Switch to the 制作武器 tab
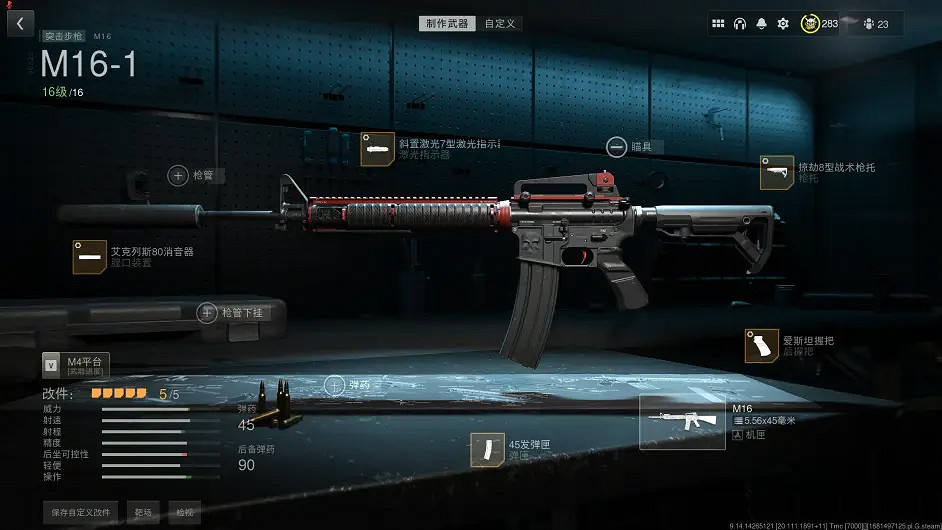942x530 pixels. (x=447, y=23)
